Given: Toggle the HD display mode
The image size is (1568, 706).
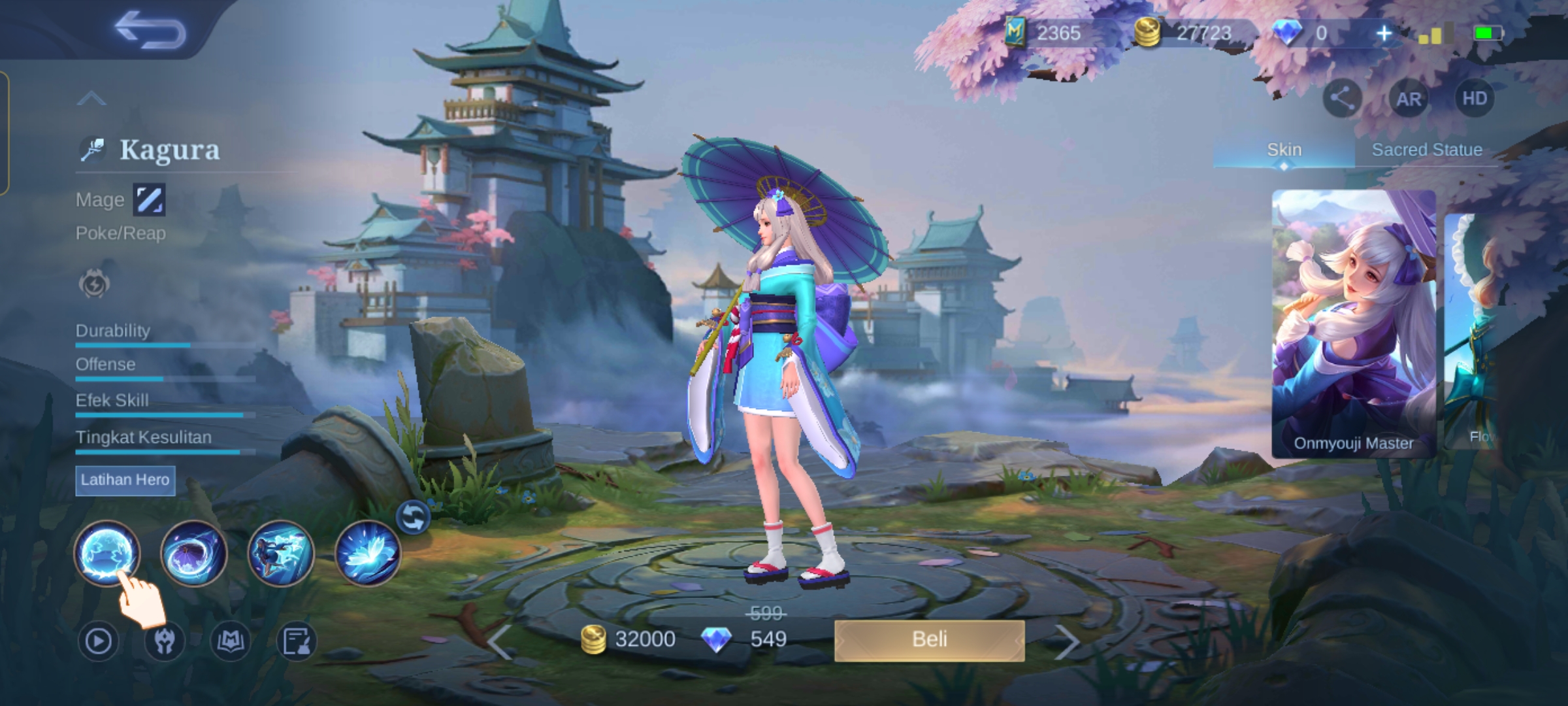Looking at the screenshot, I should pos(1474,99).
